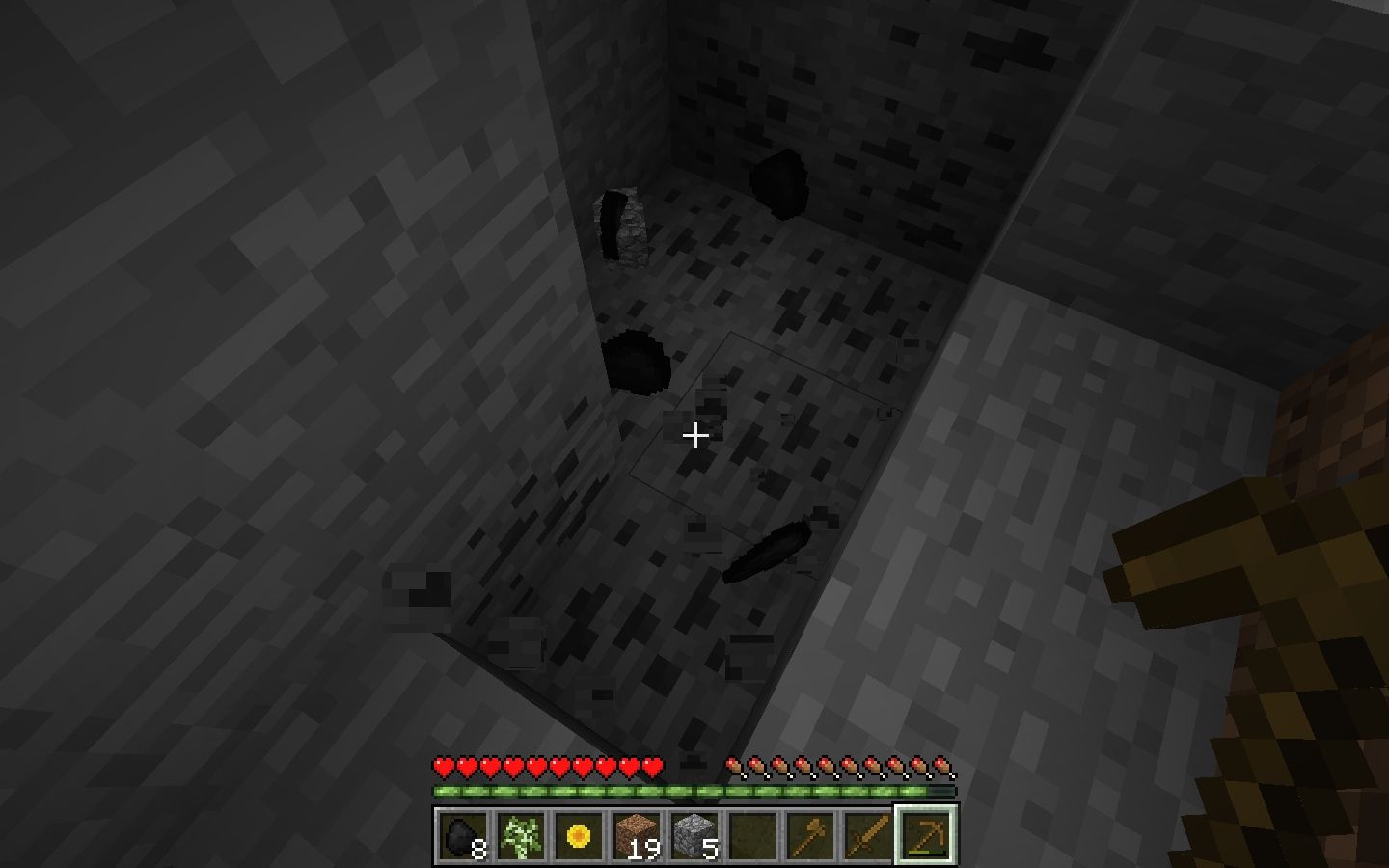Image resolution: width=1389 pixels, height=868 pixels.
Task: Click the leftmost red heart icon
Action: 443,768
